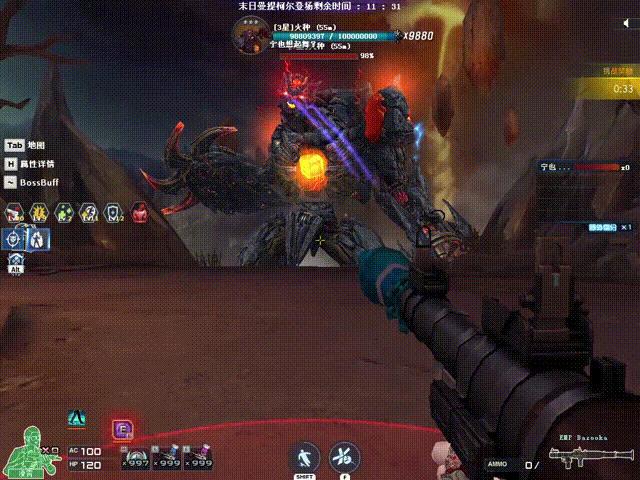Activate the blue crosshair target skill
Viewport: 640px width, 480px height.
click(15, 239)
